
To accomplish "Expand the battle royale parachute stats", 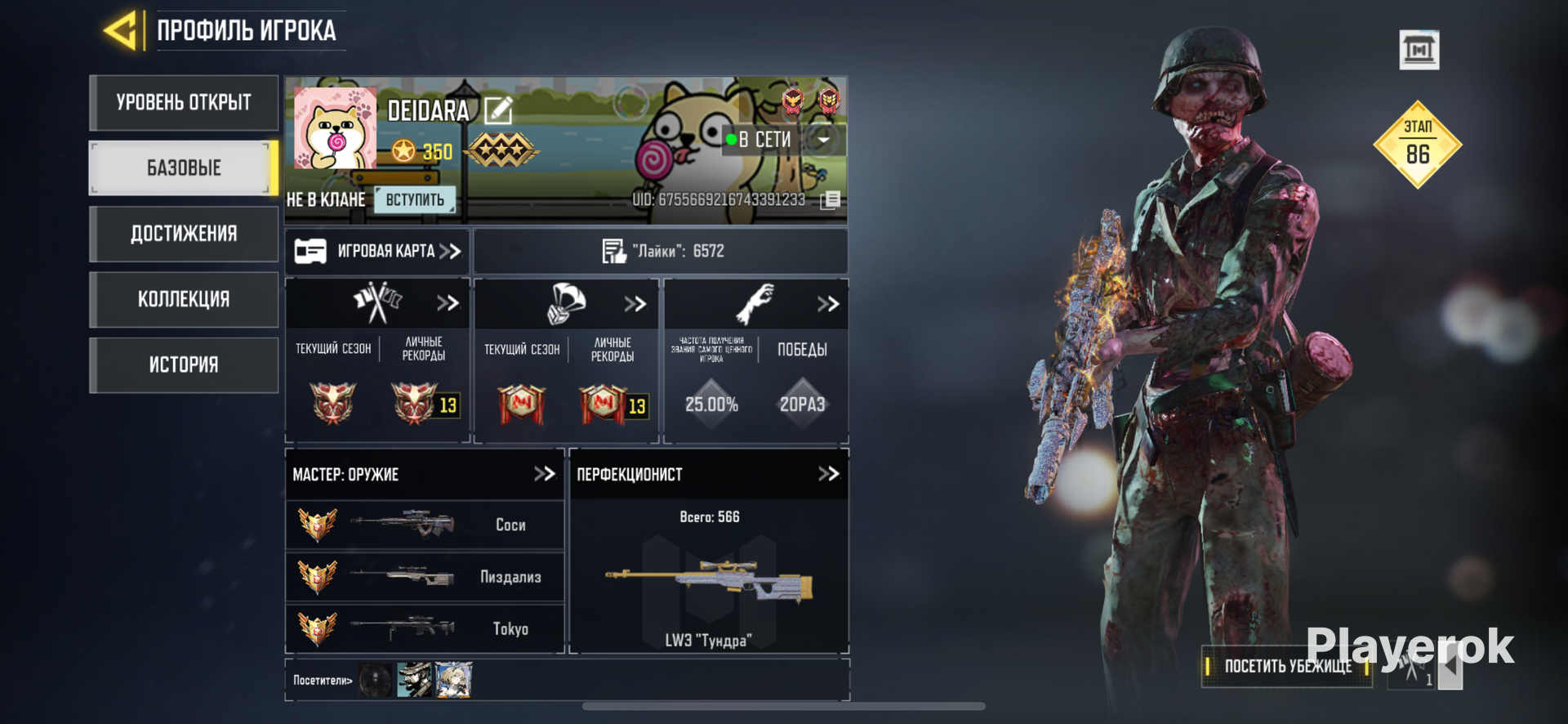I will [635, 304].
